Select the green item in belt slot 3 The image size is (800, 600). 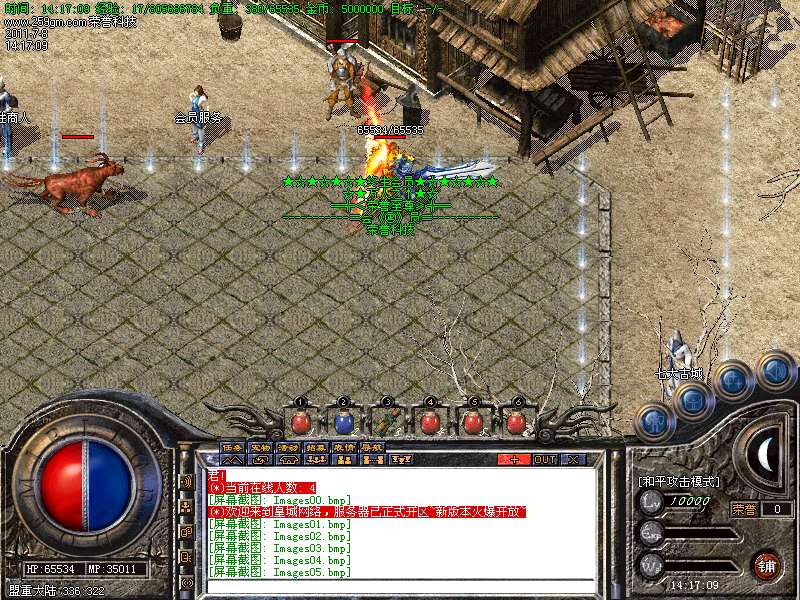tap(387, 422)
